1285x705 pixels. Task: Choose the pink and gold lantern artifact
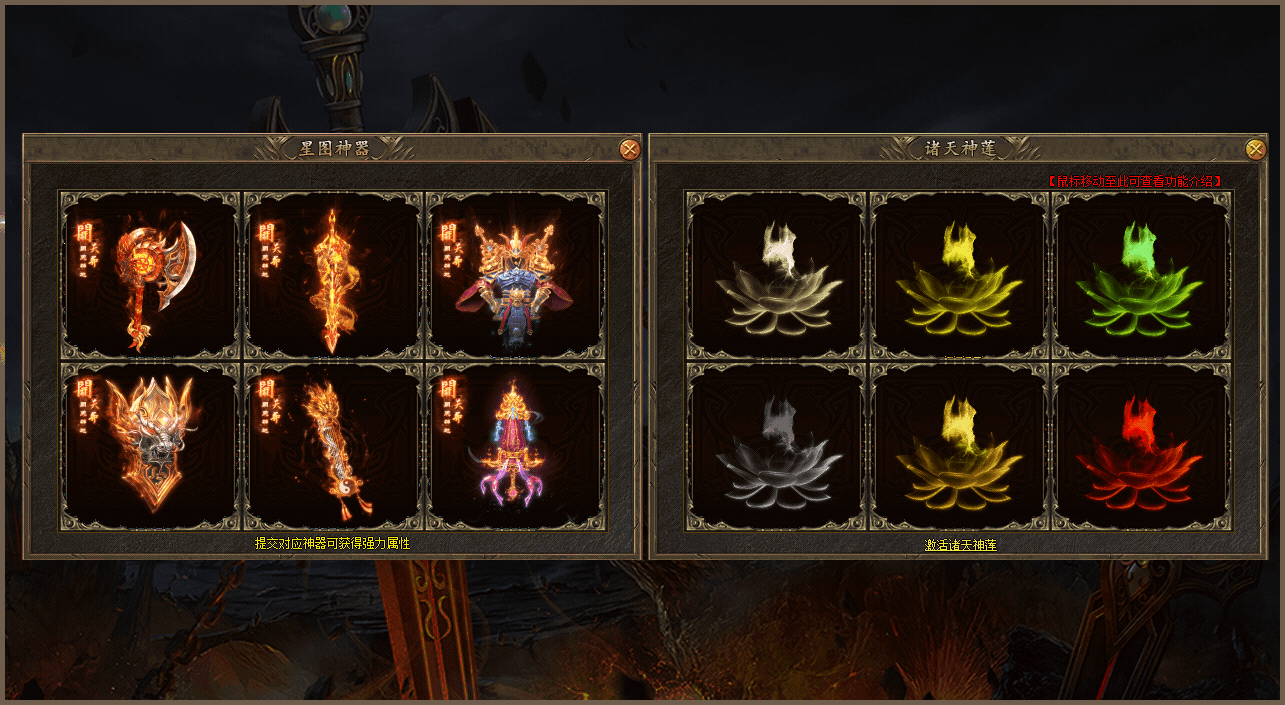(516, 446)
